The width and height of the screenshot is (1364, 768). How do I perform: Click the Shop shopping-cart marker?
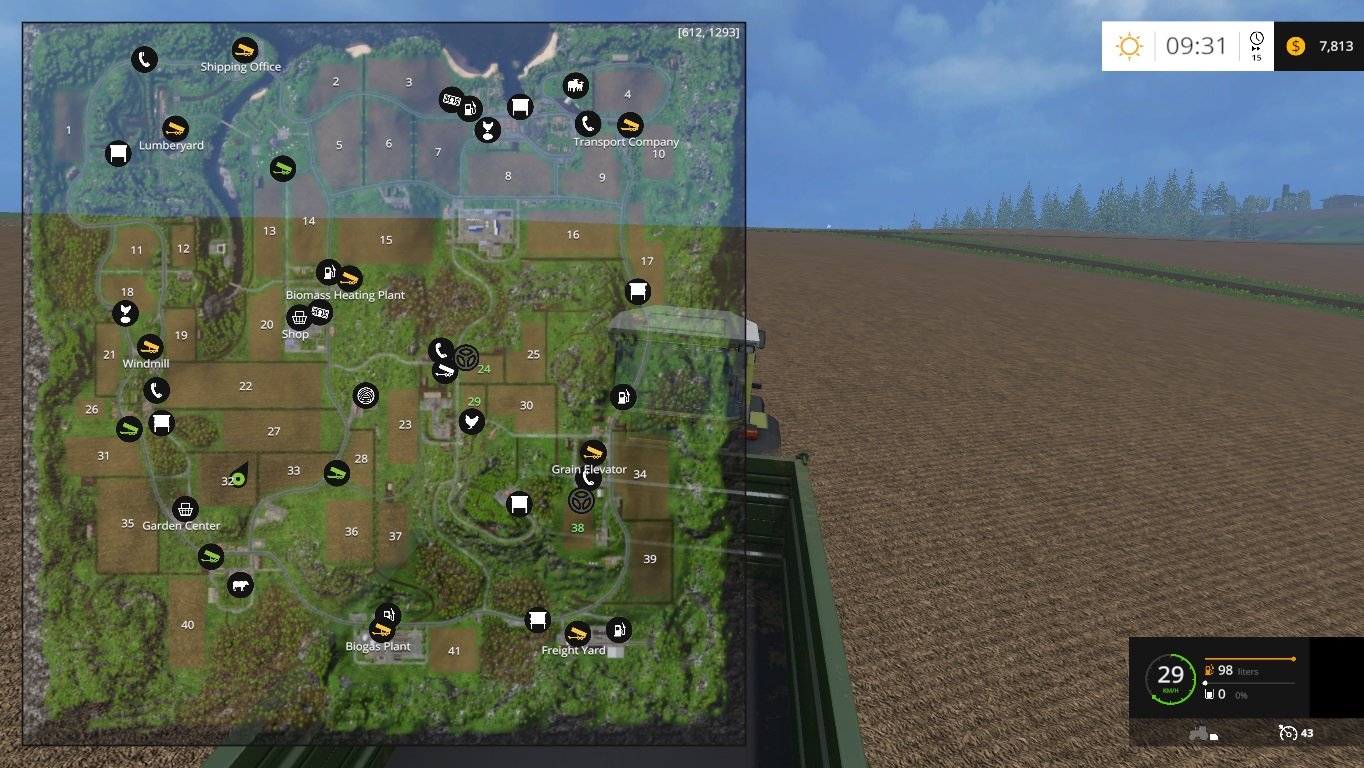[x=299, y=319]
